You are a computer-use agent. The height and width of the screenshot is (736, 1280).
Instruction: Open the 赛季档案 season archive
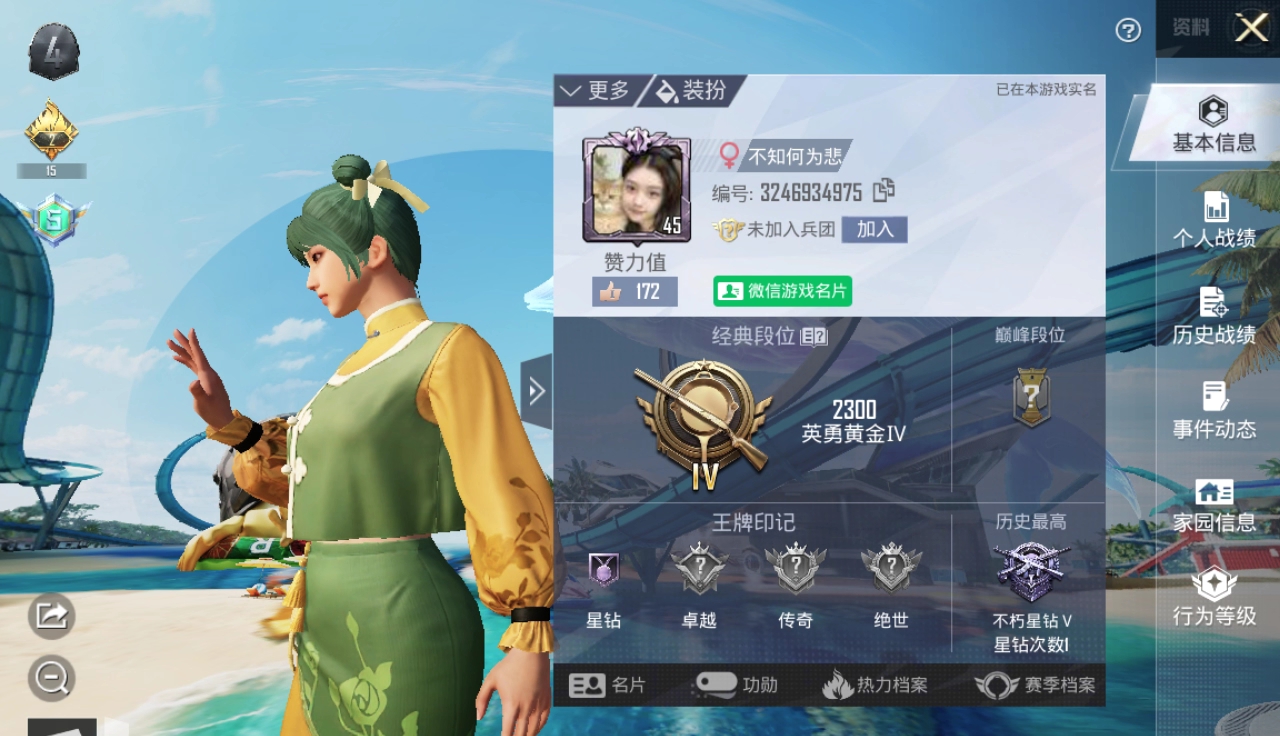[1036, 685]
